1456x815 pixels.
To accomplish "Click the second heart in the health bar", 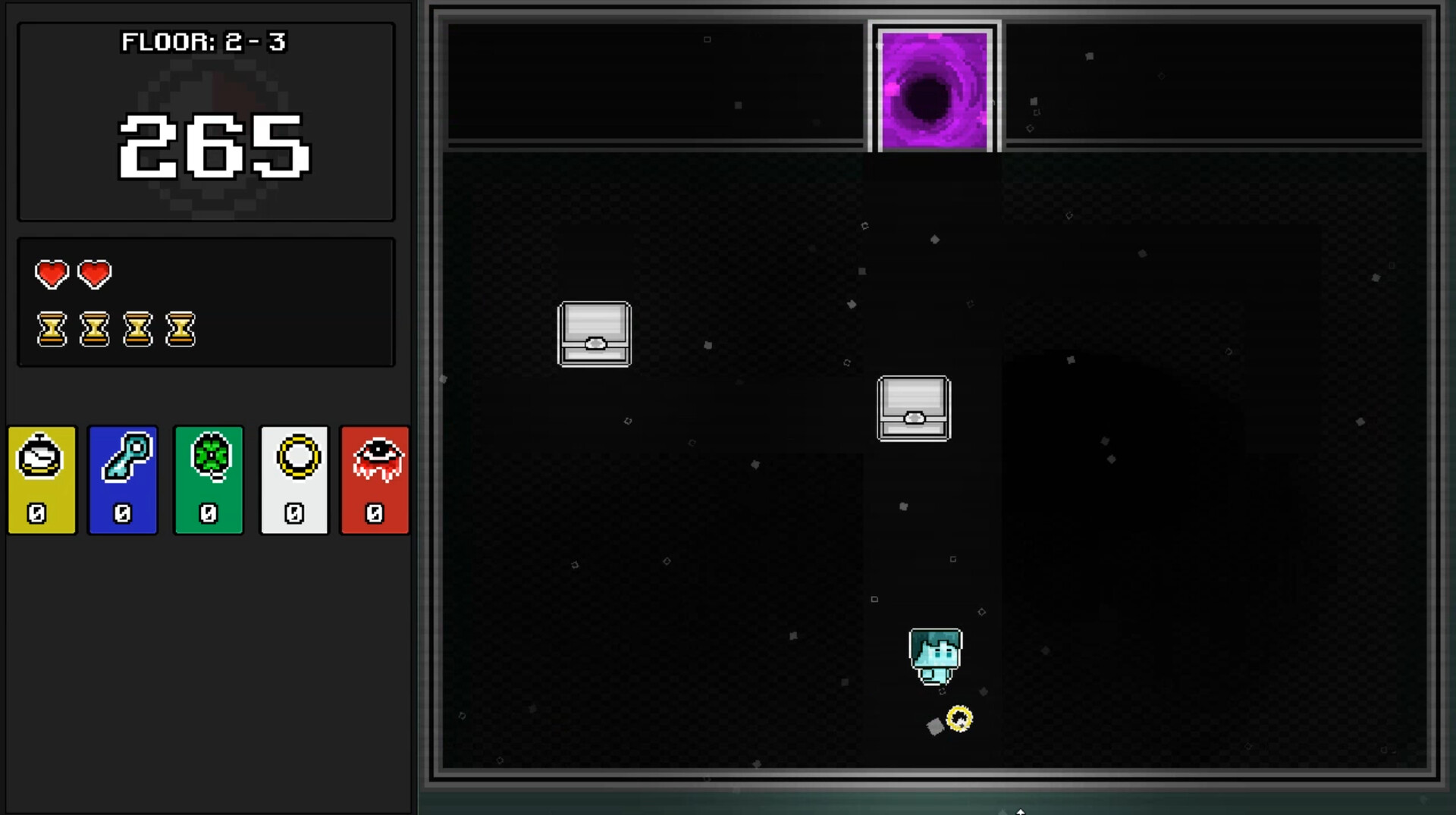I will (94, 274).
